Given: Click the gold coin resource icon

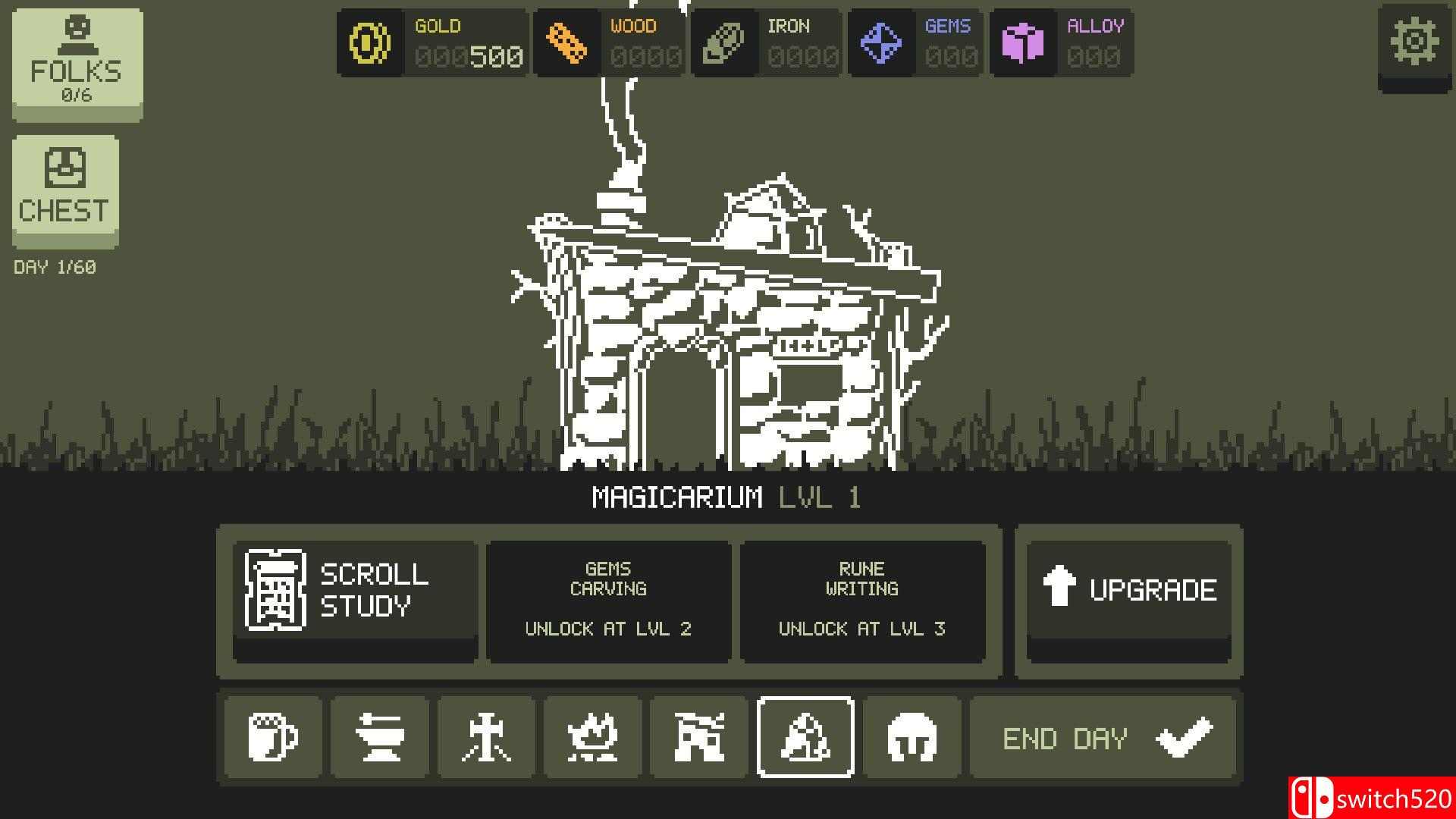Looking at the screenshot, I should [x=369, y=42].
